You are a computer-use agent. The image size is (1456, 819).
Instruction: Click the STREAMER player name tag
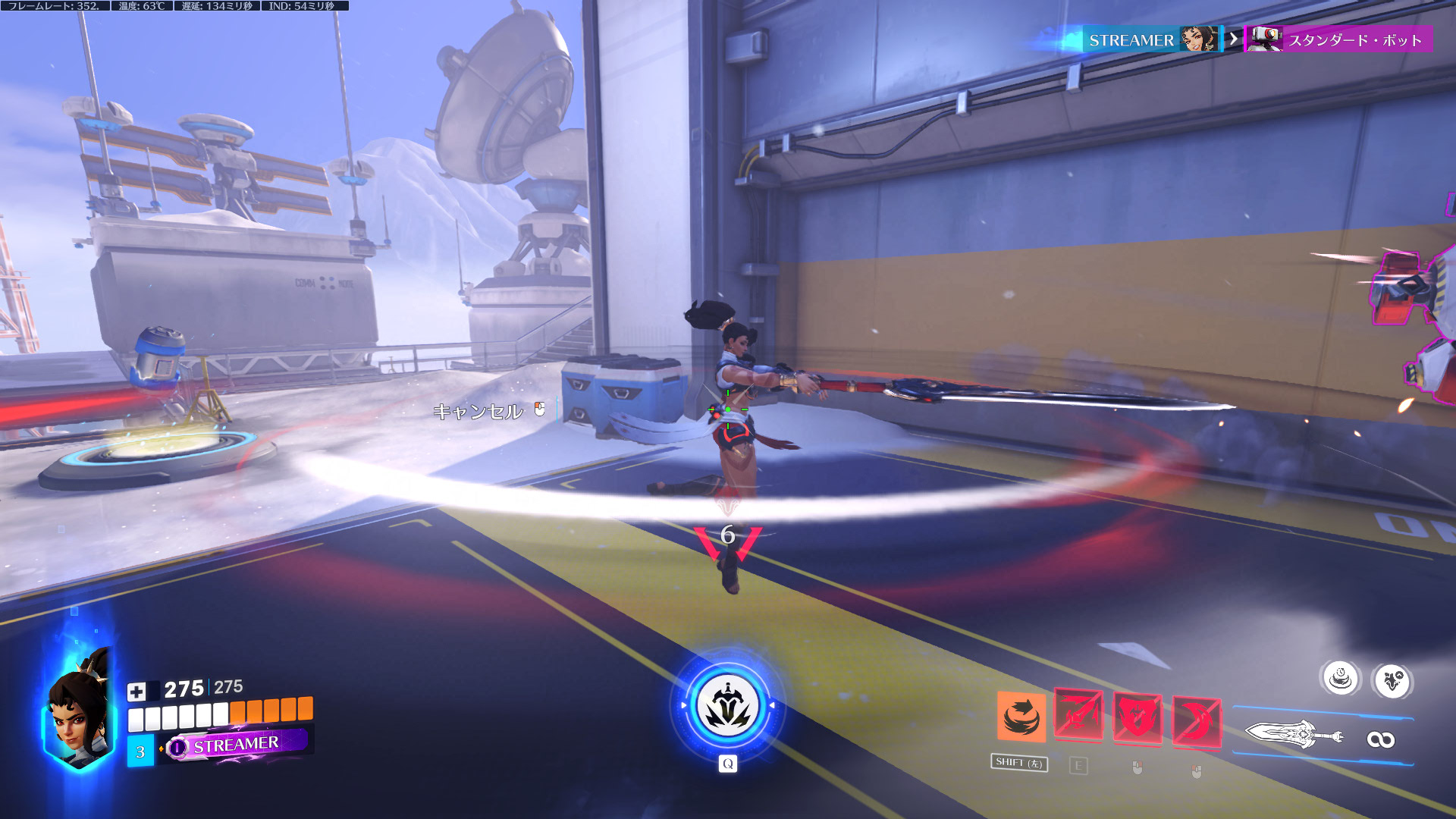click(236, 745)
